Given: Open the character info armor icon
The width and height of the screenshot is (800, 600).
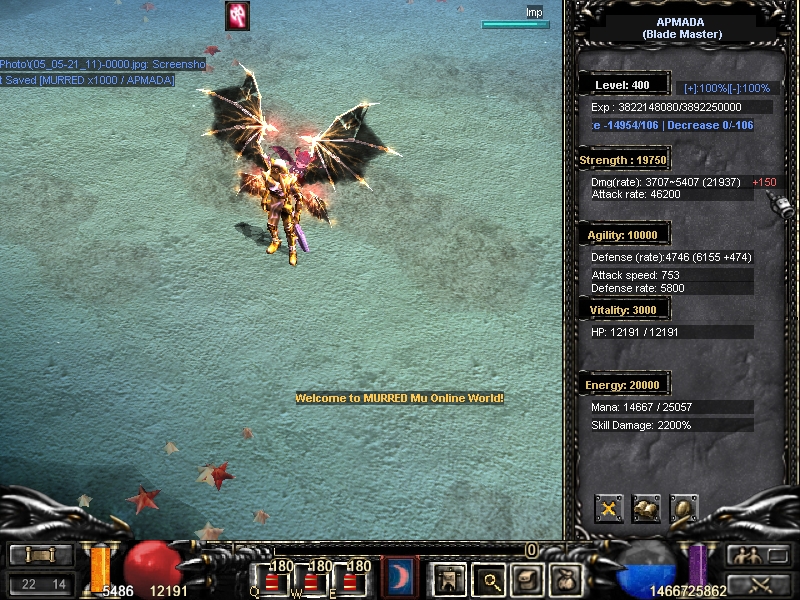Looking at the screenshot, I should click(x=447, y=578).
